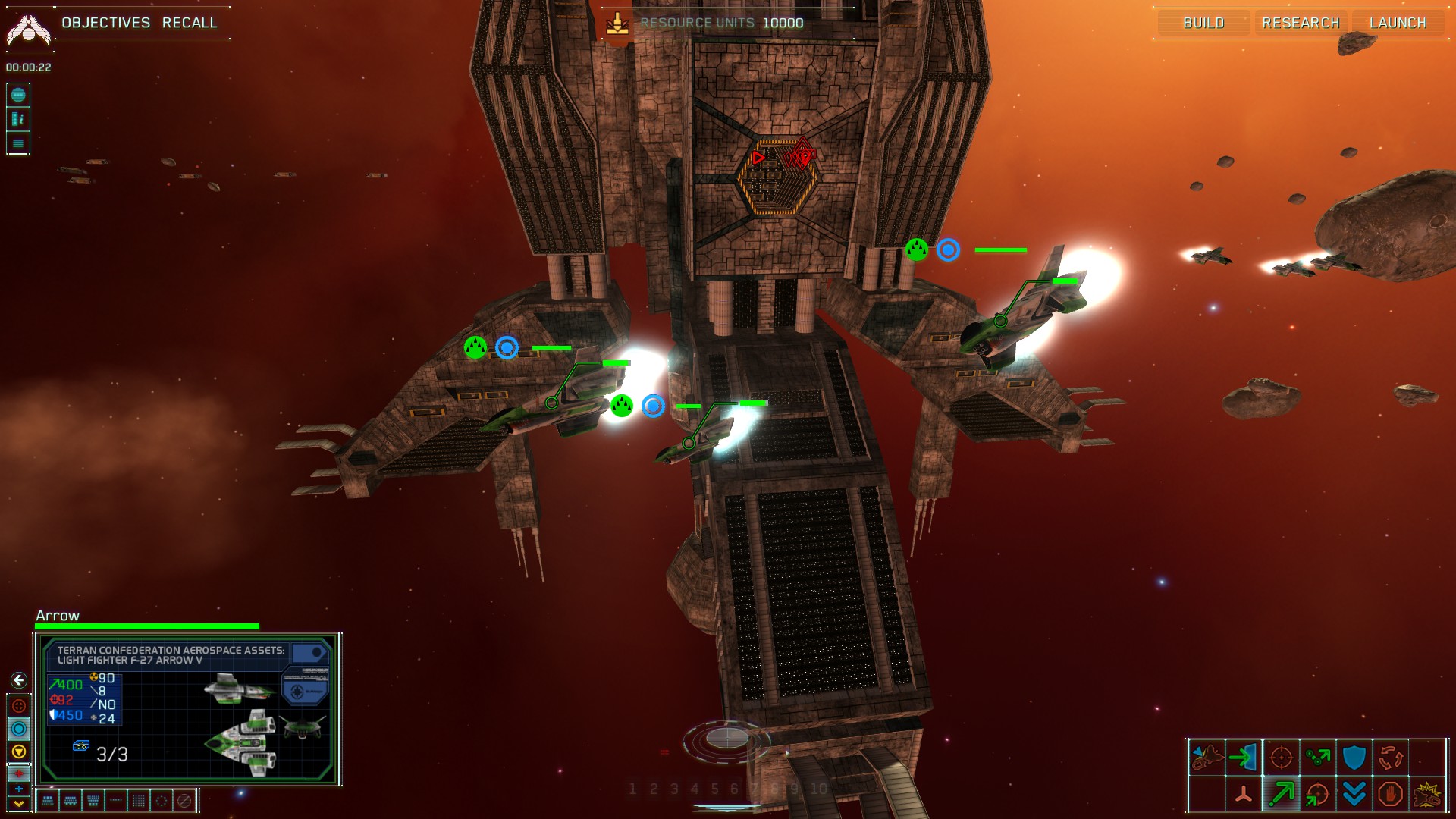Open the info list icon

pyautogui.click(x=18, y=119)
